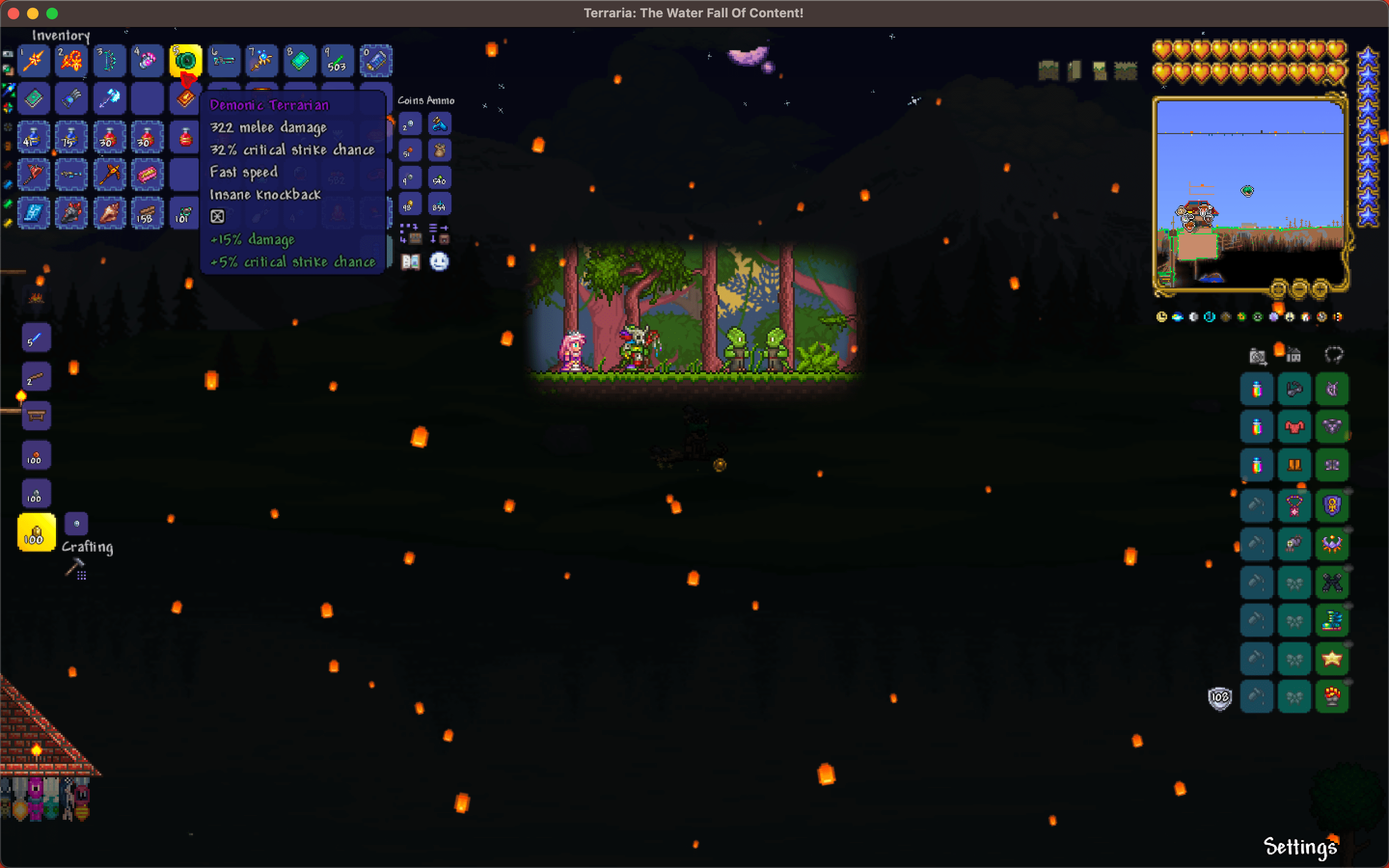This screenshot has height=868, width=1389.
Task: Sort the inventory with the sort arrows icon
Action: coord(435,229)
